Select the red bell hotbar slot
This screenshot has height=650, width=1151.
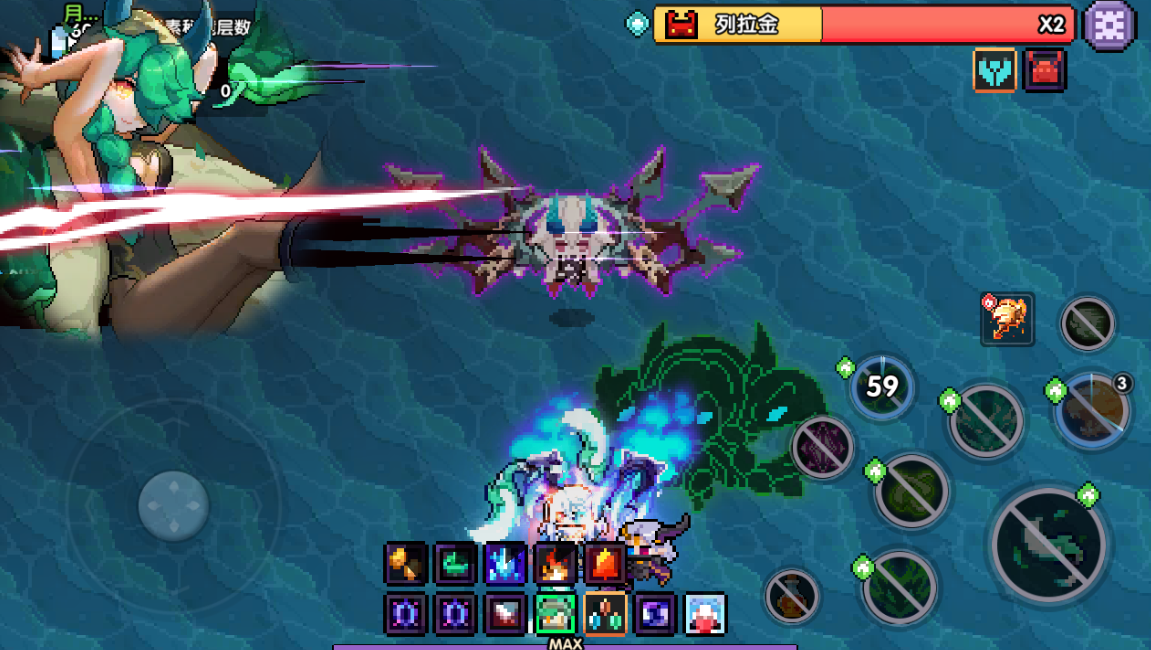pos(605,564)
